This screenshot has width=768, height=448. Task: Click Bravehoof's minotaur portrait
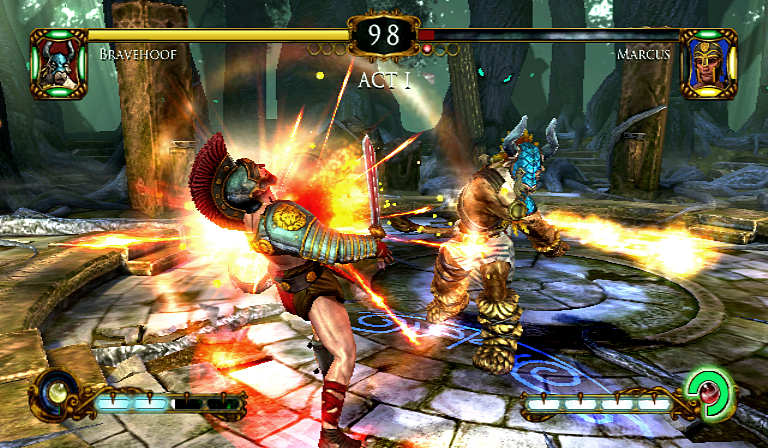[x=58, y=63]
